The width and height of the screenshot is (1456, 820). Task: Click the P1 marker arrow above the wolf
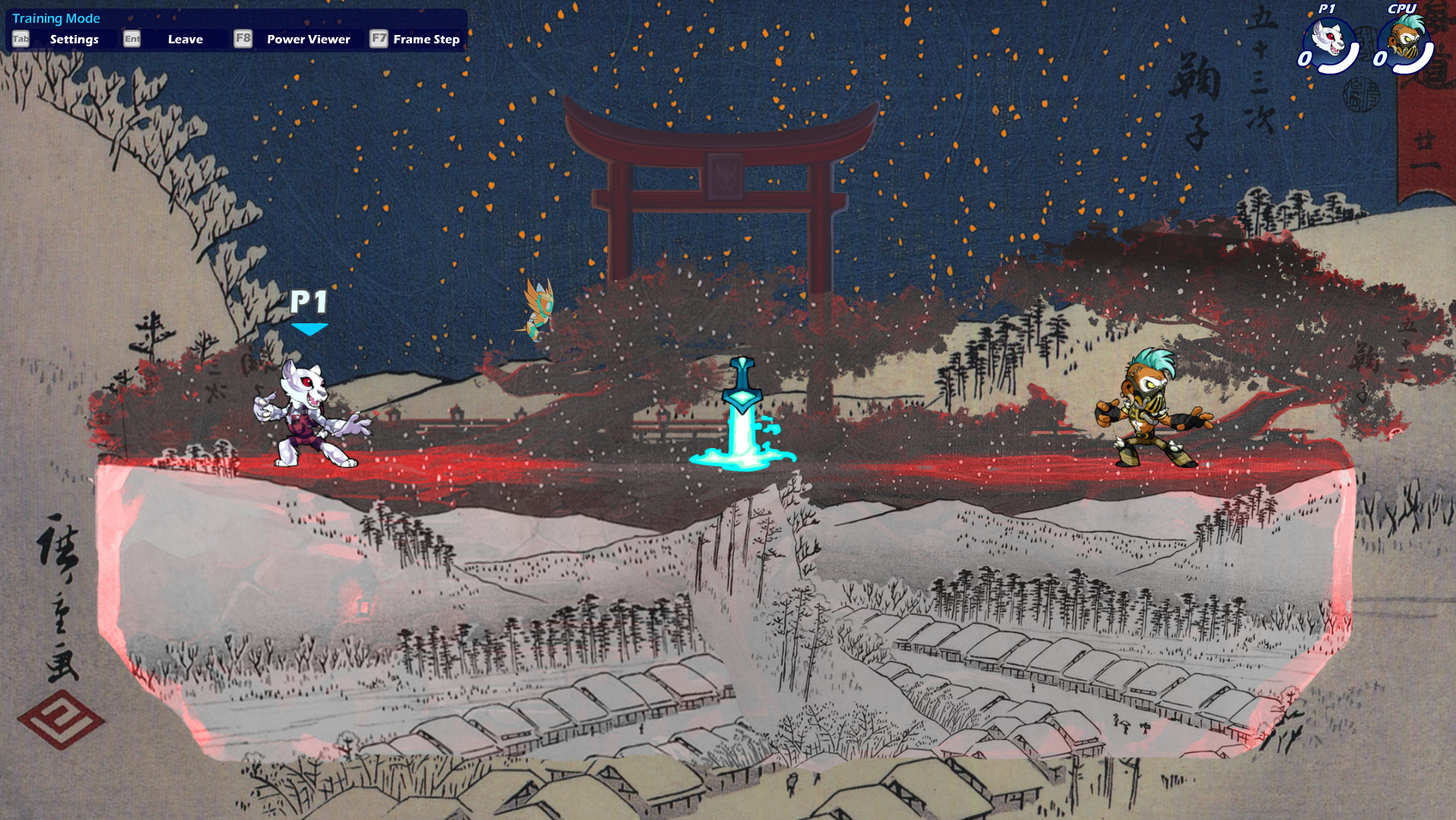point(309,327)
